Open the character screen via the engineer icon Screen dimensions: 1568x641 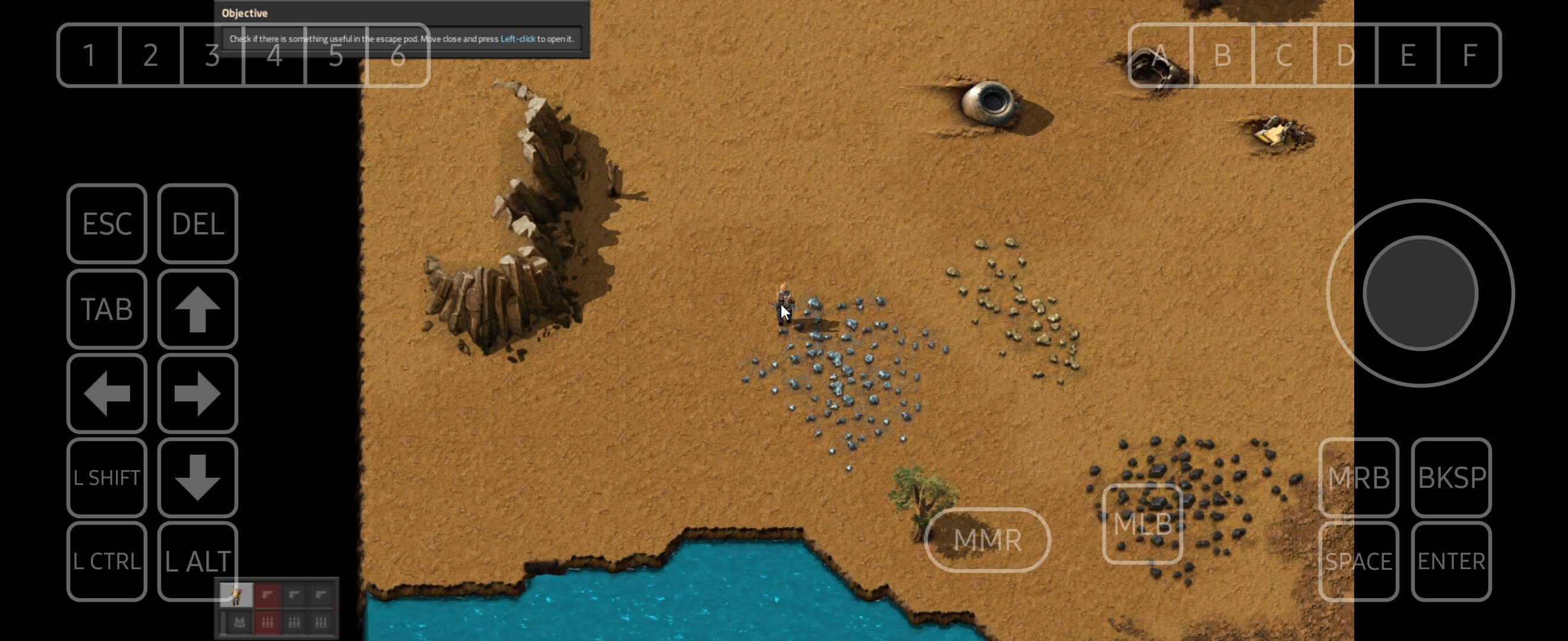click(236, 595)
